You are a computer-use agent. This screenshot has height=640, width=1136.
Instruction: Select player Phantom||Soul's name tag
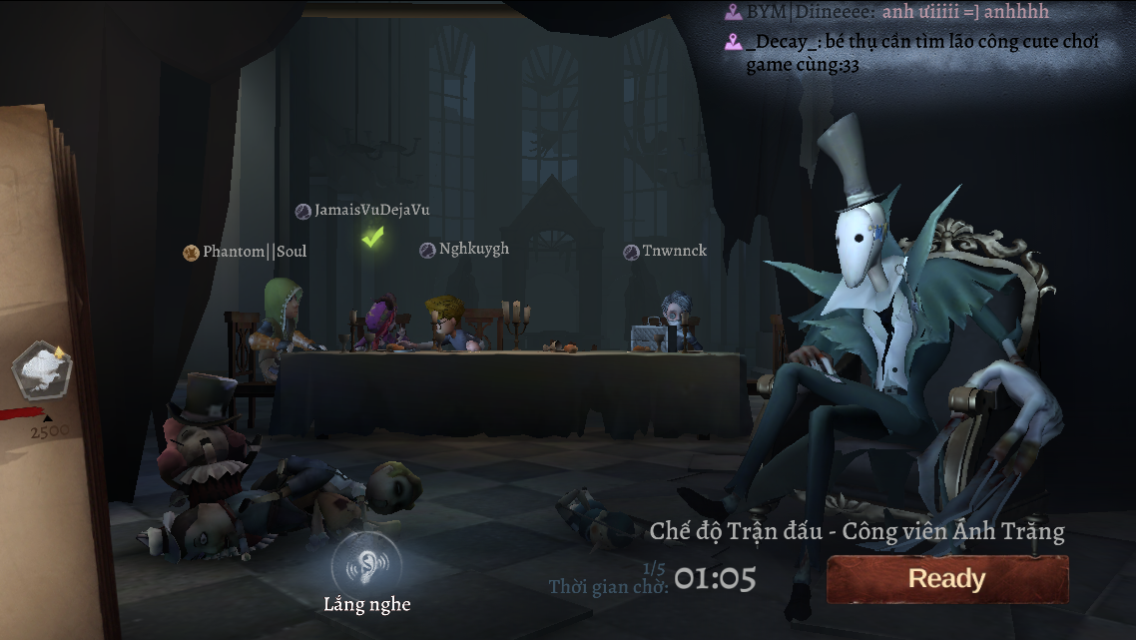[245, 252]
